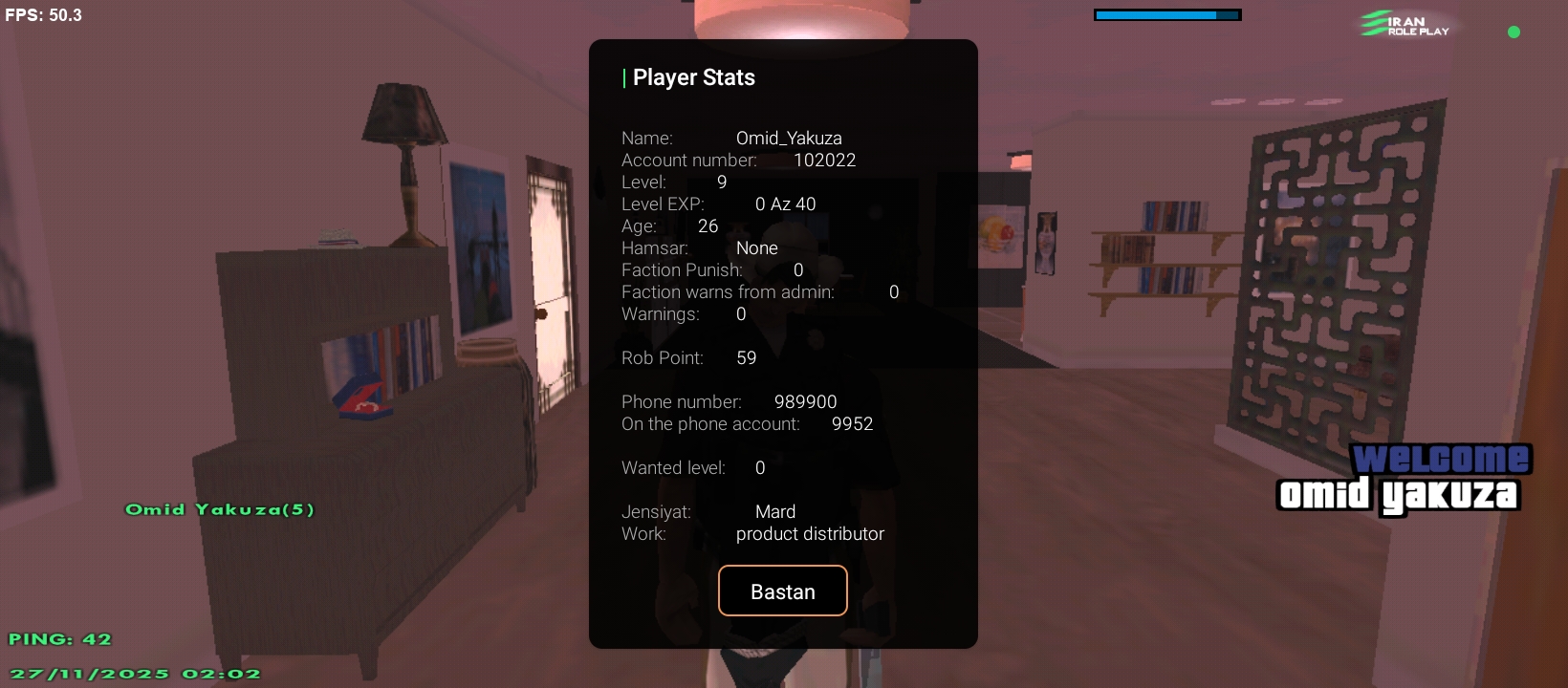Click the Work entry product distributor
Viewport: 1568px width, 688px height.
[x=810, y=534]
